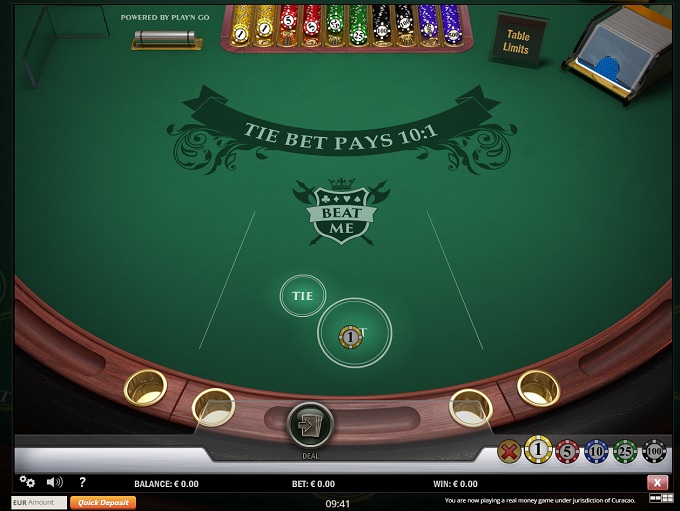Open the game settings gear

[27, 482]
